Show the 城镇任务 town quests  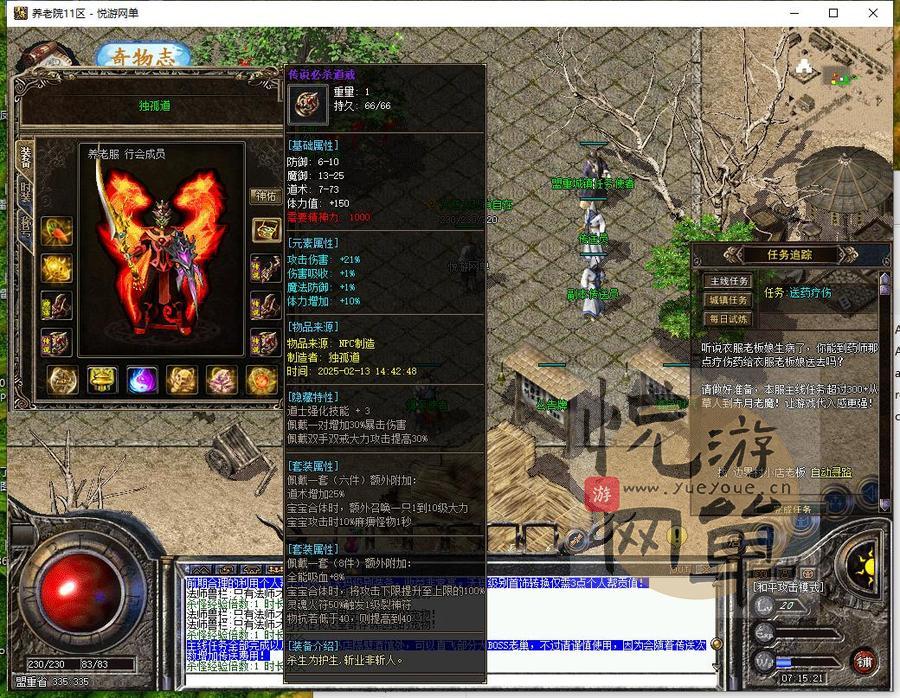(727, 300)
